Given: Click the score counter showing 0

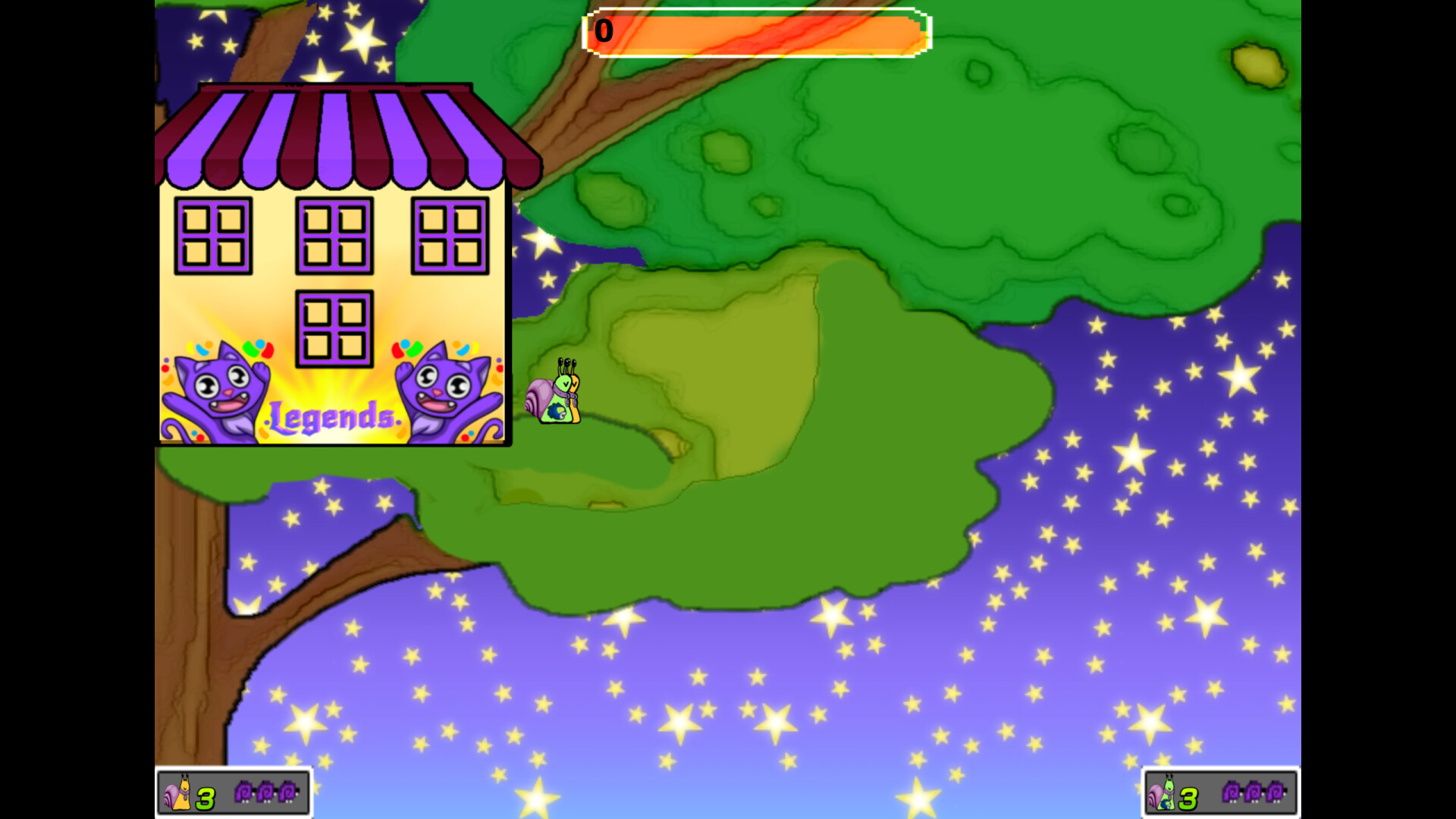Looking at the screenshot, I should (x=604, y=32).
